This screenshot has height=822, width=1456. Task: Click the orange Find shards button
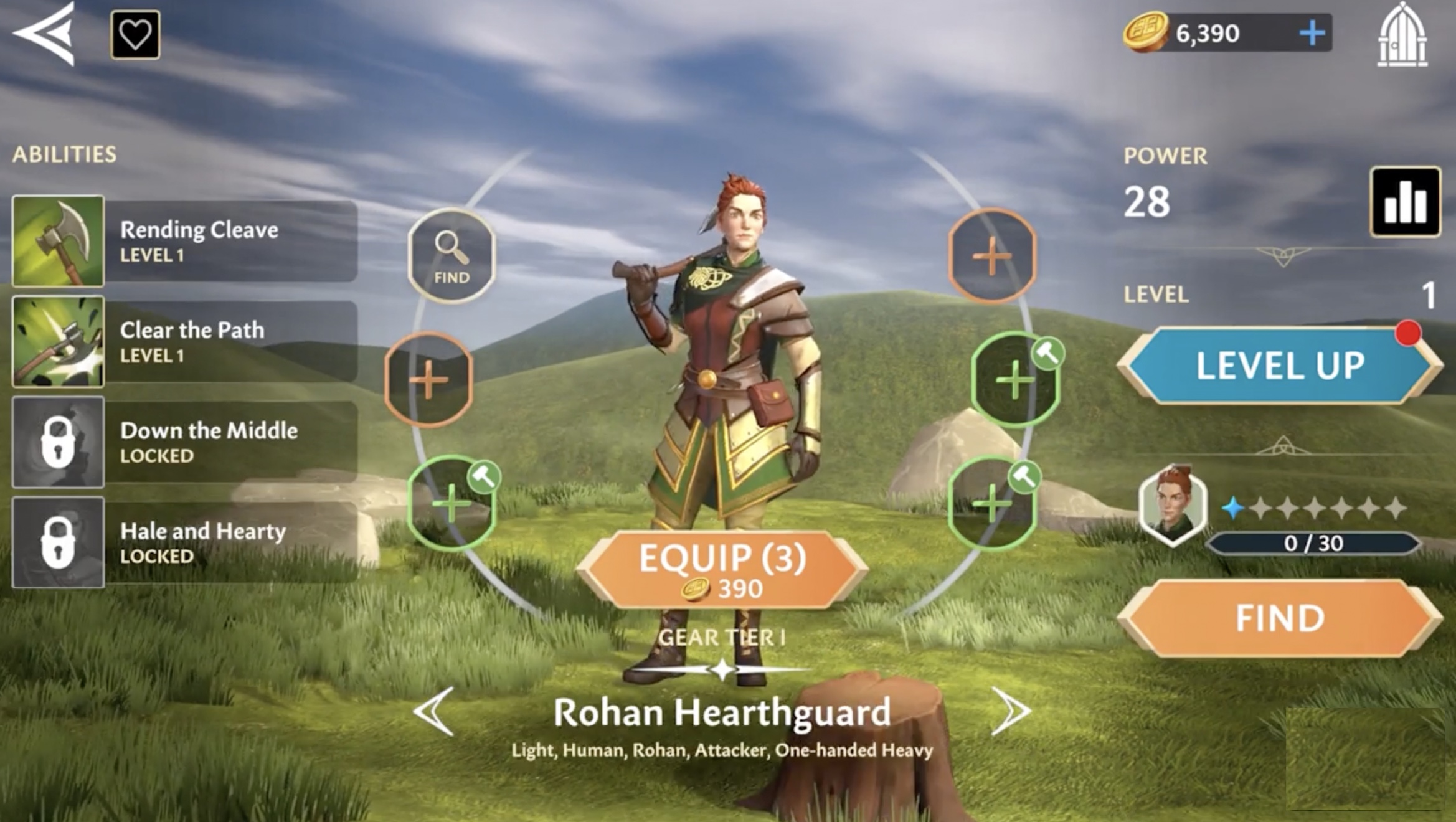(1280, 618)
